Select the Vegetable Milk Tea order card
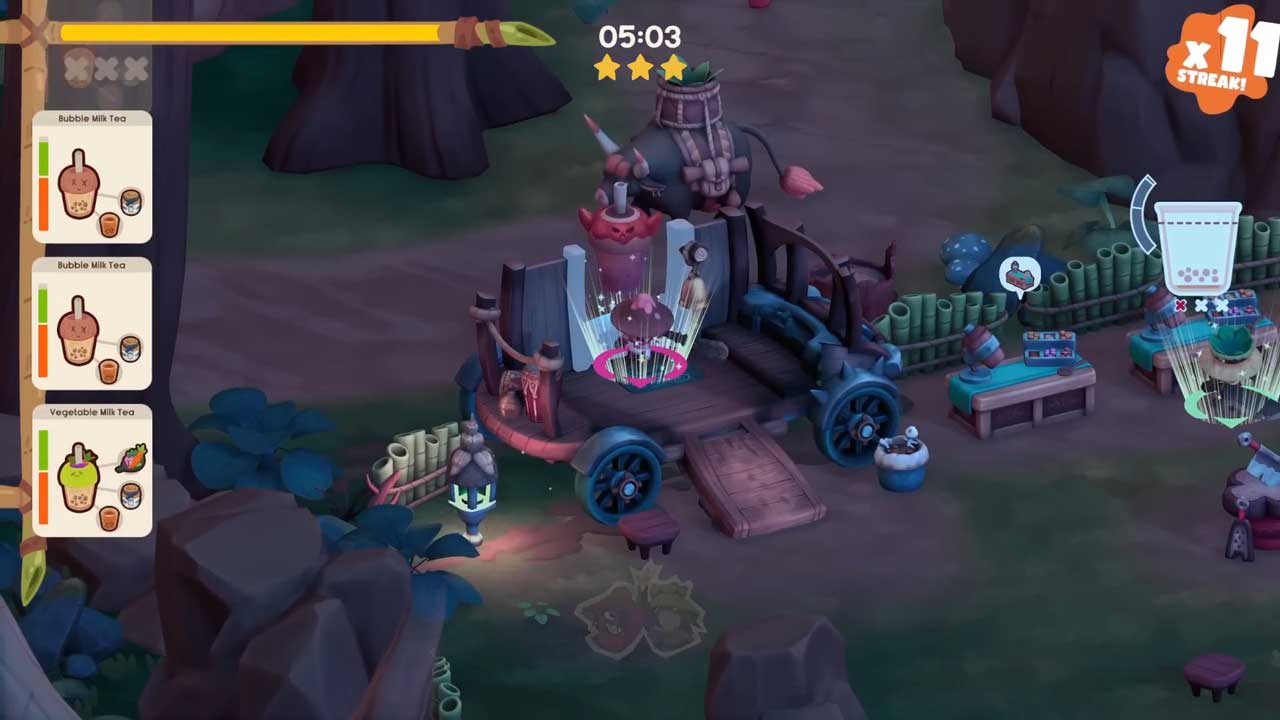Viewport: 1280px width, 720px height. click(x=92, y=470)
